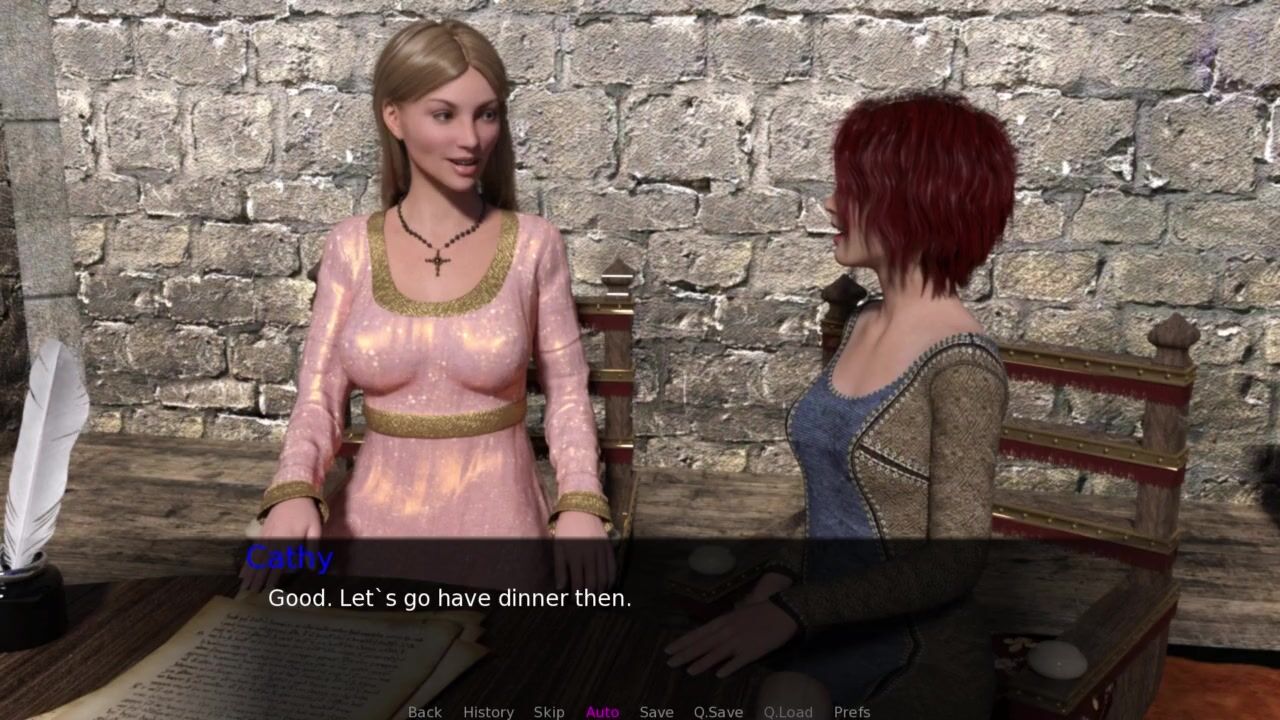Quick load with Q.Load

788,712
